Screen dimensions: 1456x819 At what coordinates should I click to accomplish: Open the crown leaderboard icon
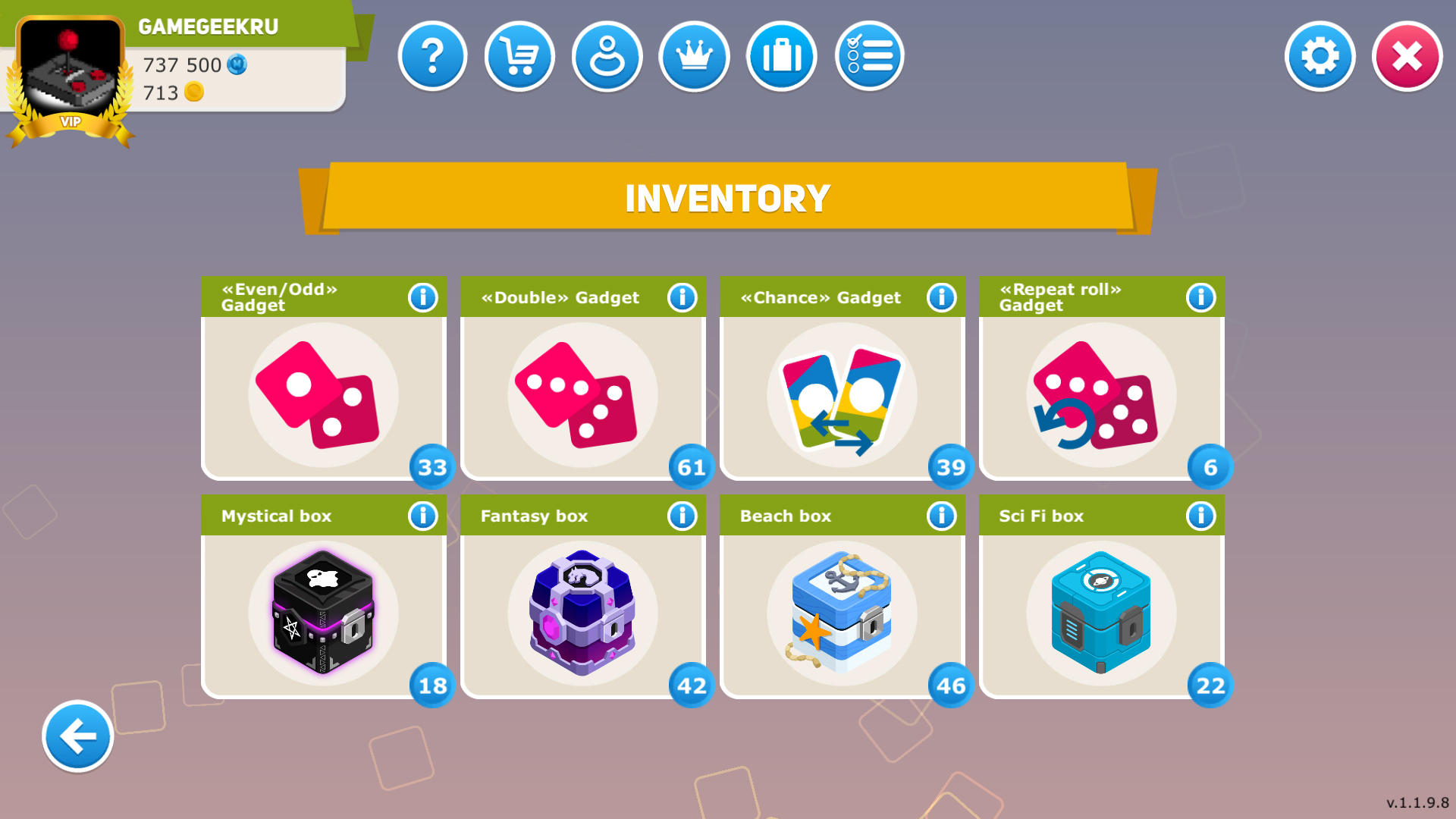(694, 56)
